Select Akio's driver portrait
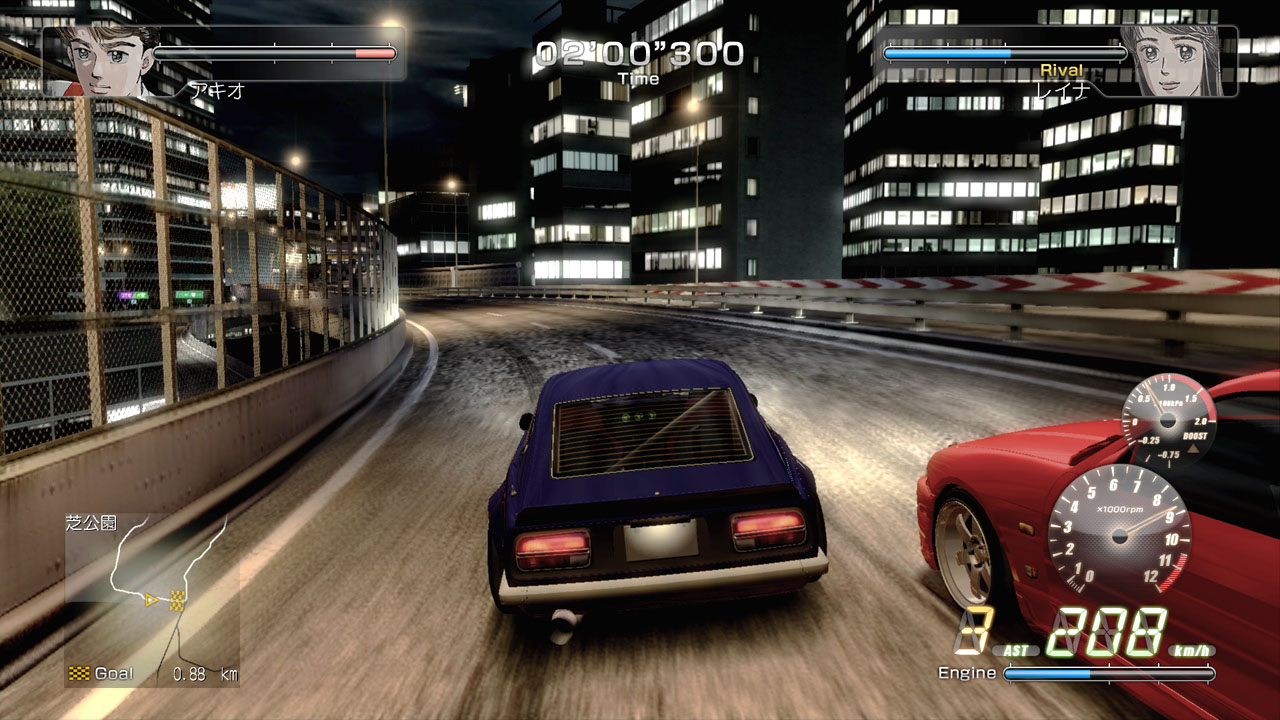The width and height of the screenshot is (1280, 720). click(x=102, y=62)
